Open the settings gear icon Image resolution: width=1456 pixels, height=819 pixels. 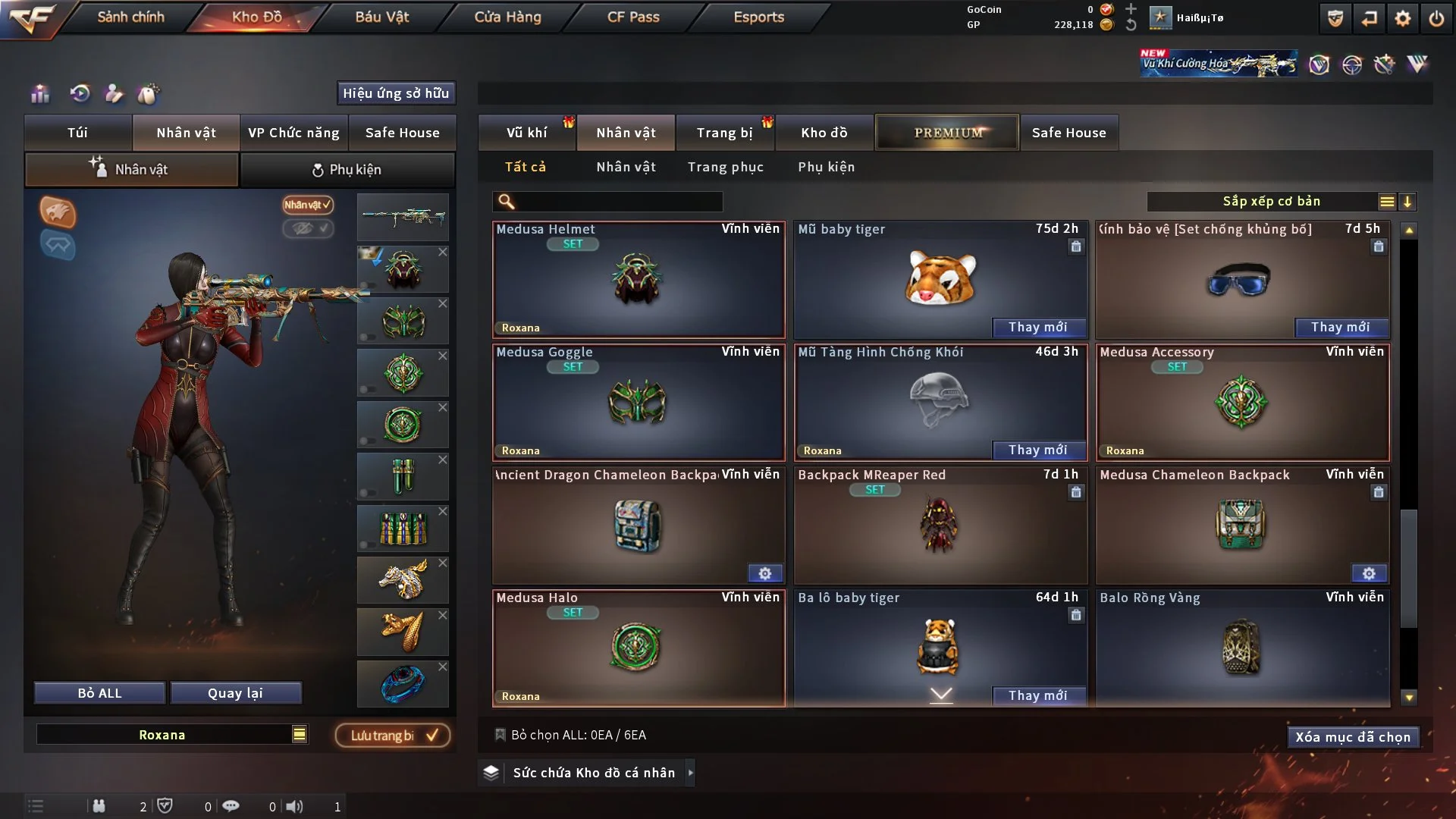(x=1402, y=18)
